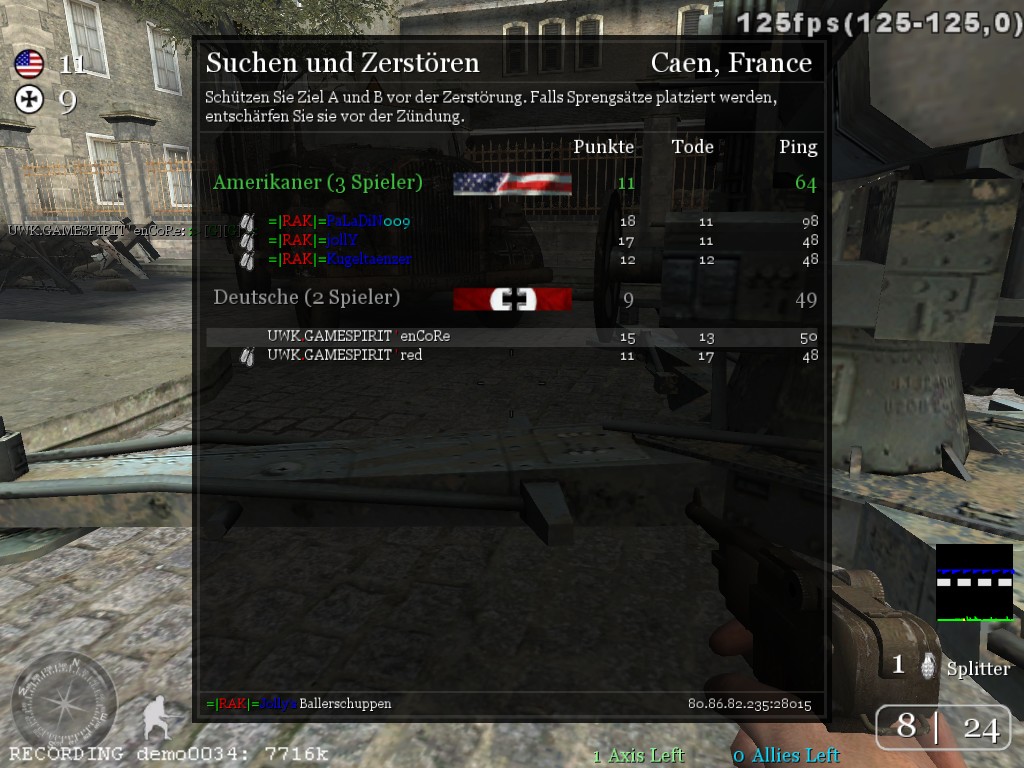Click the Tode column header
The height and width of the screenshot is (768, 1024).
click(693, 147)
